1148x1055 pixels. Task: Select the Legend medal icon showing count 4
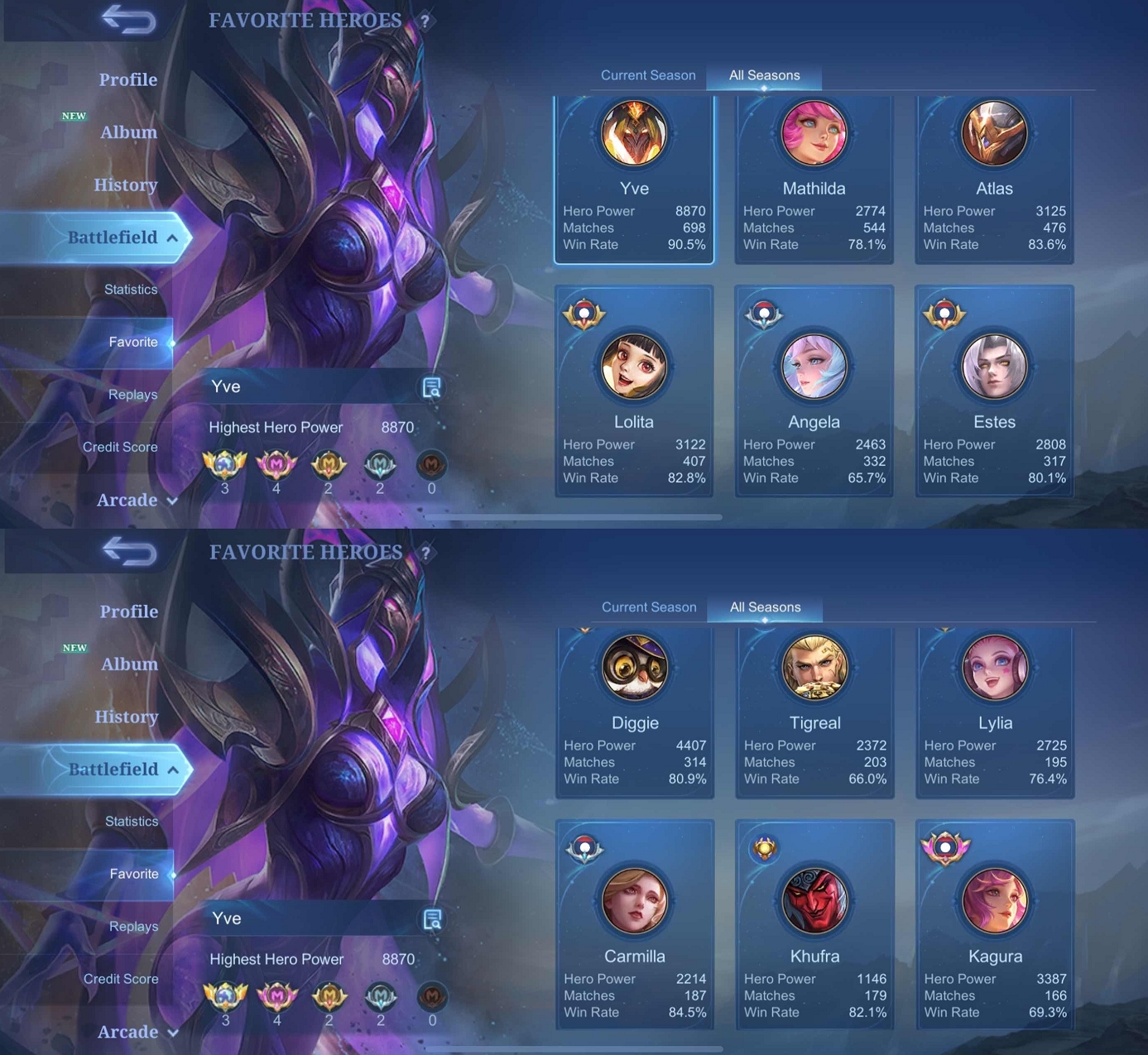point(277,463)
